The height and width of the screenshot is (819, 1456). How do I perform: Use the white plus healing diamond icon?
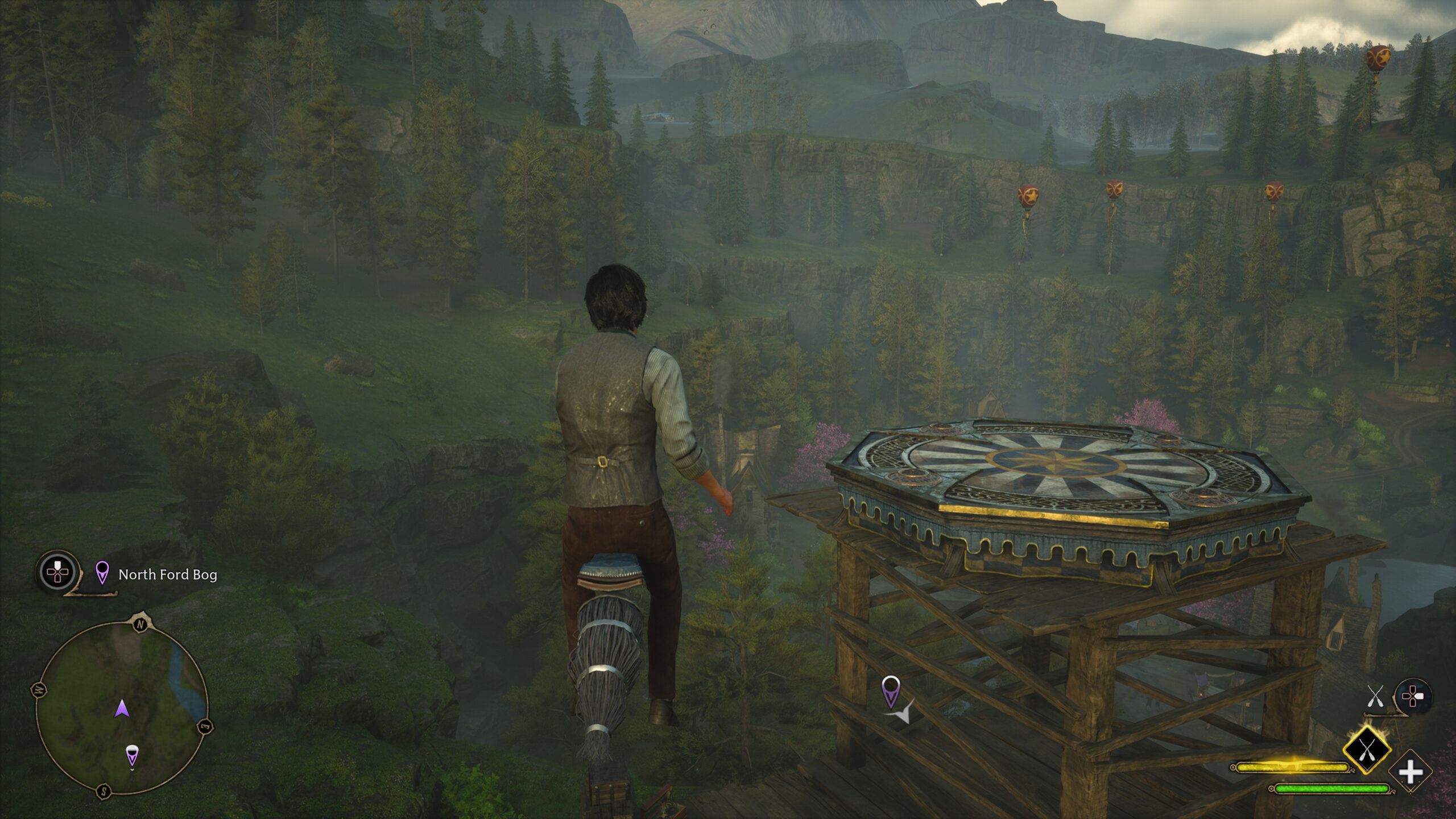(x=1410, y=772)
